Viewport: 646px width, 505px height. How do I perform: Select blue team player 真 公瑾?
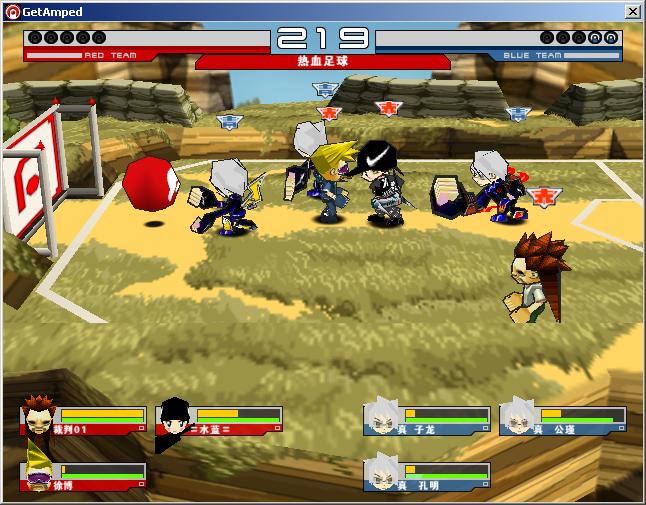pos(563,420)
